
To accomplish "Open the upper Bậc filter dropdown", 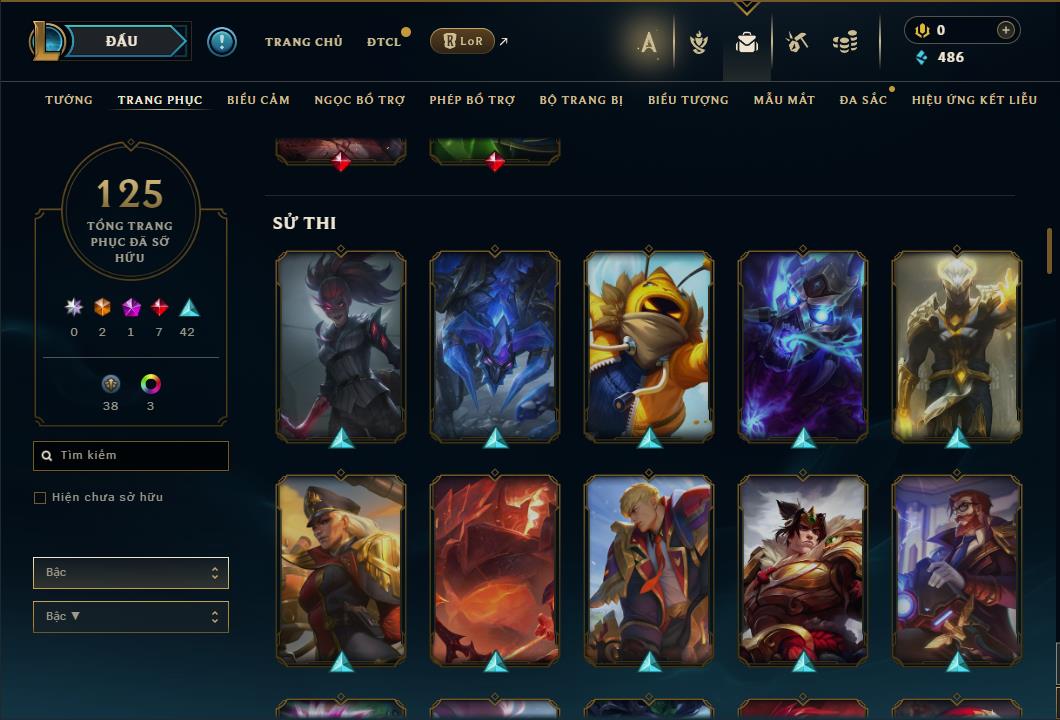I will coord(131,573).
